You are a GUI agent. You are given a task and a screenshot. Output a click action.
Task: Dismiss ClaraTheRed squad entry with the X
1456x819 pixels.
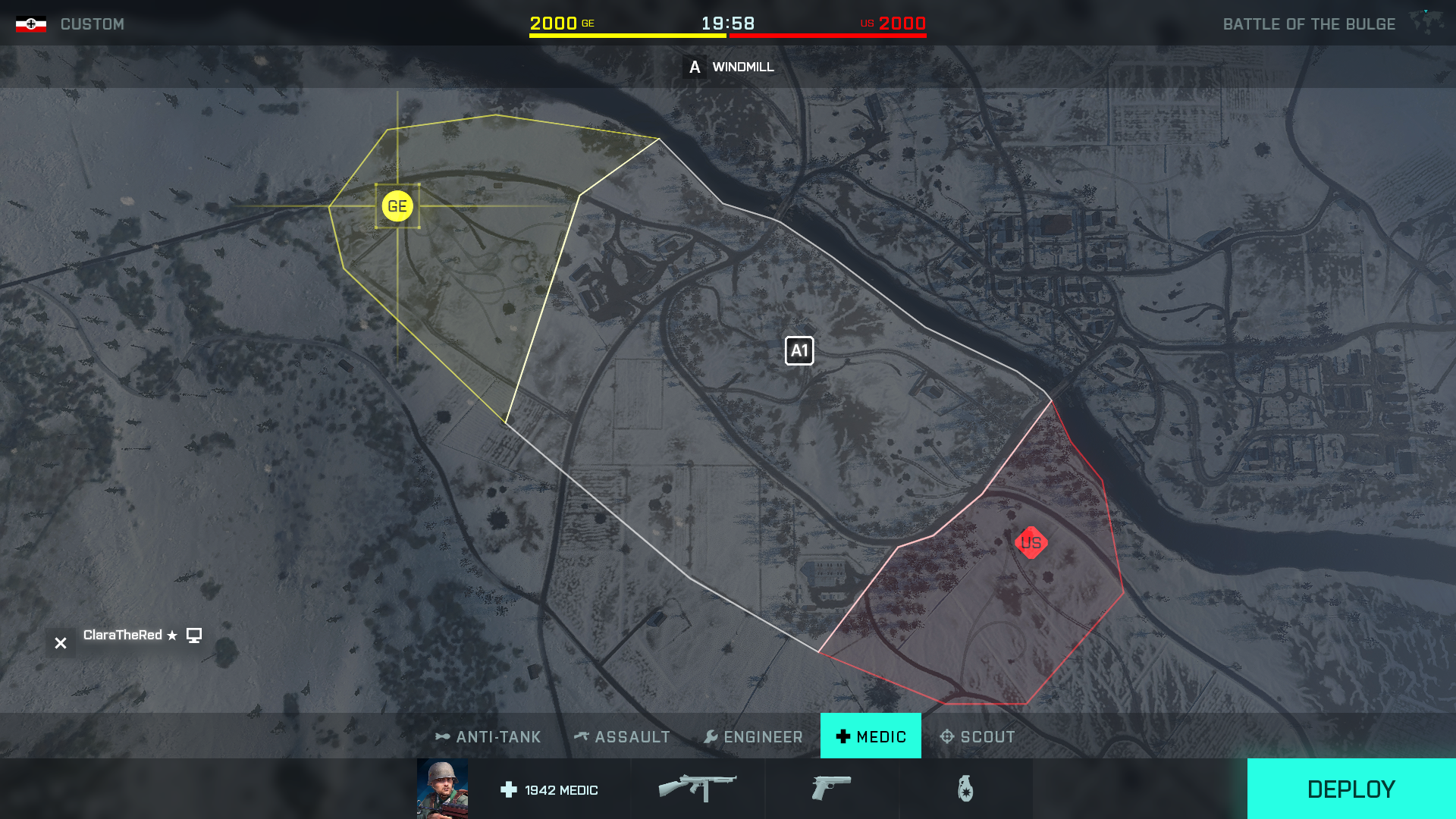click(x=60, y=642)
